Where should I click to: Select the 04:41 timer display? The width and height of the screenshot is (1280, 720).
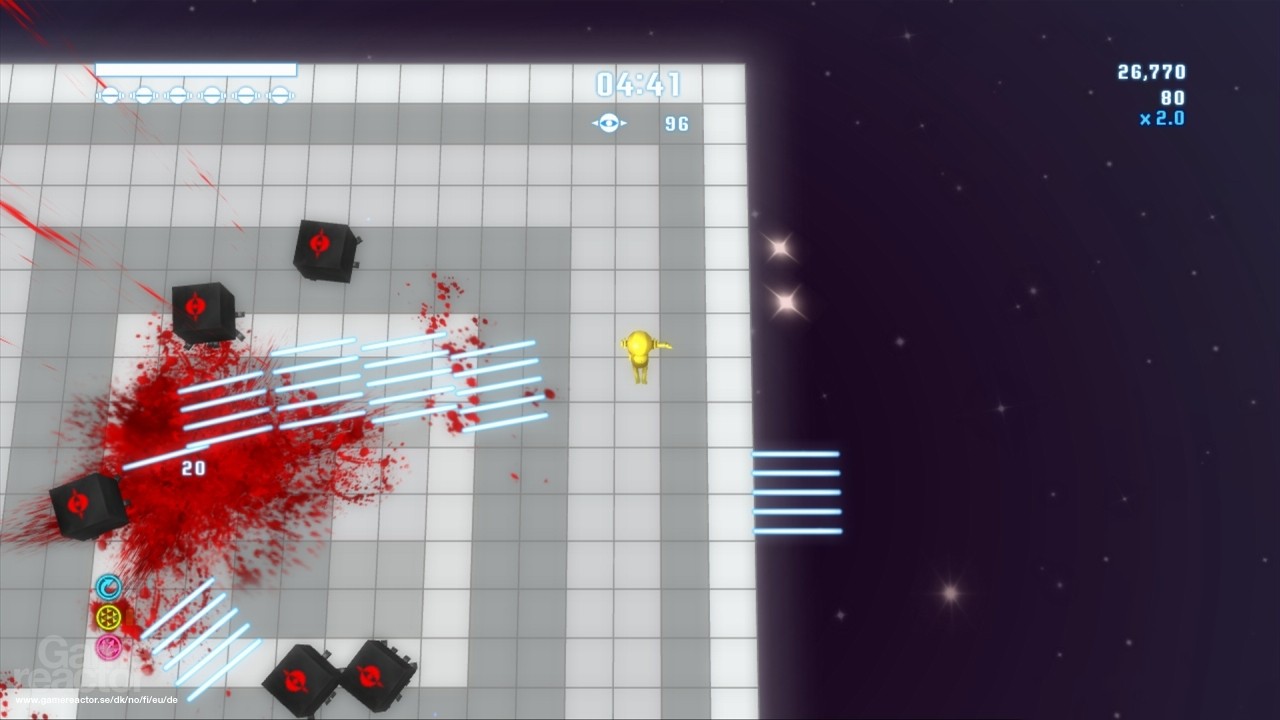click(637, 85)
